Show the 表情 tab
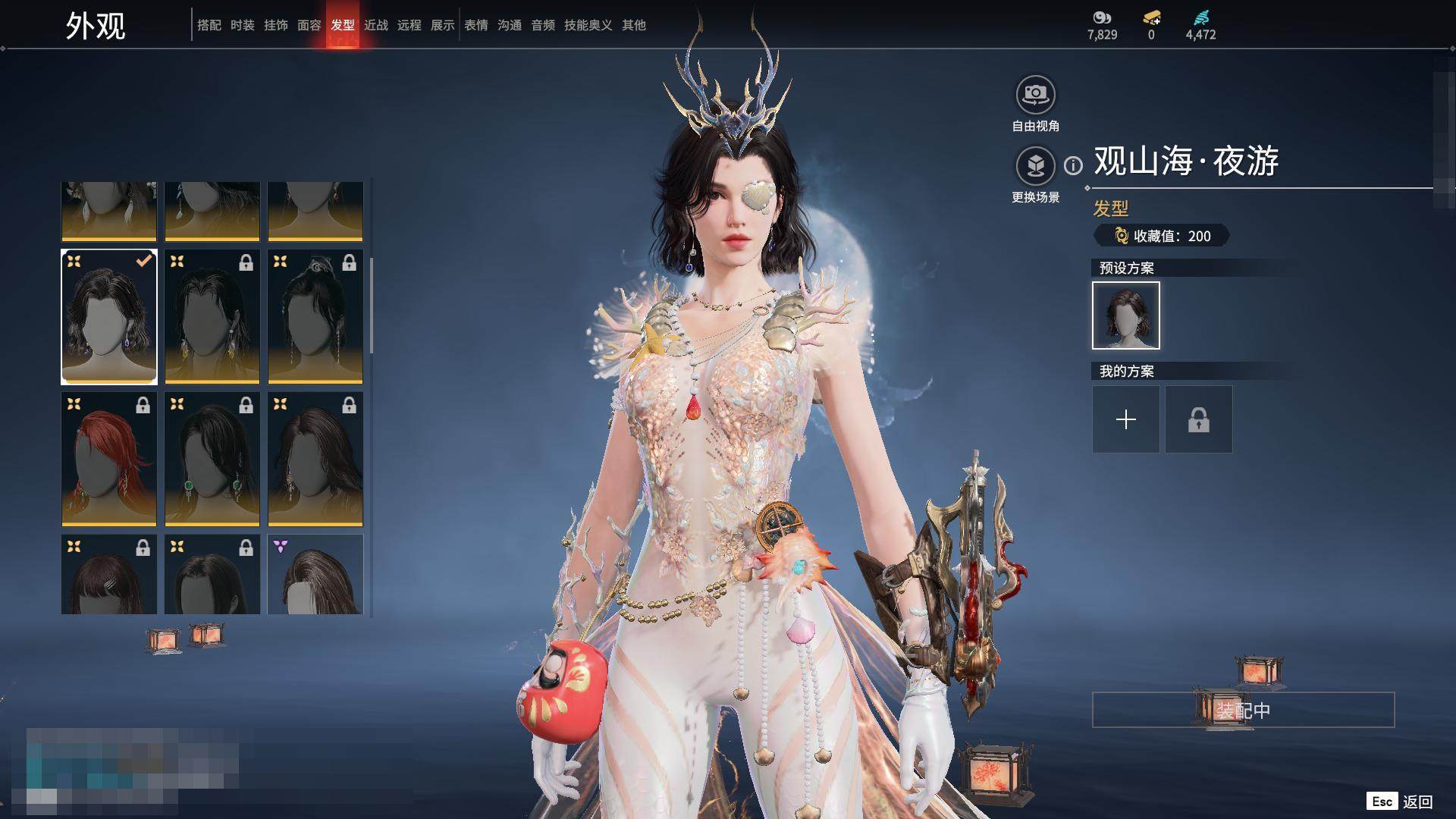 pos(475,25)
